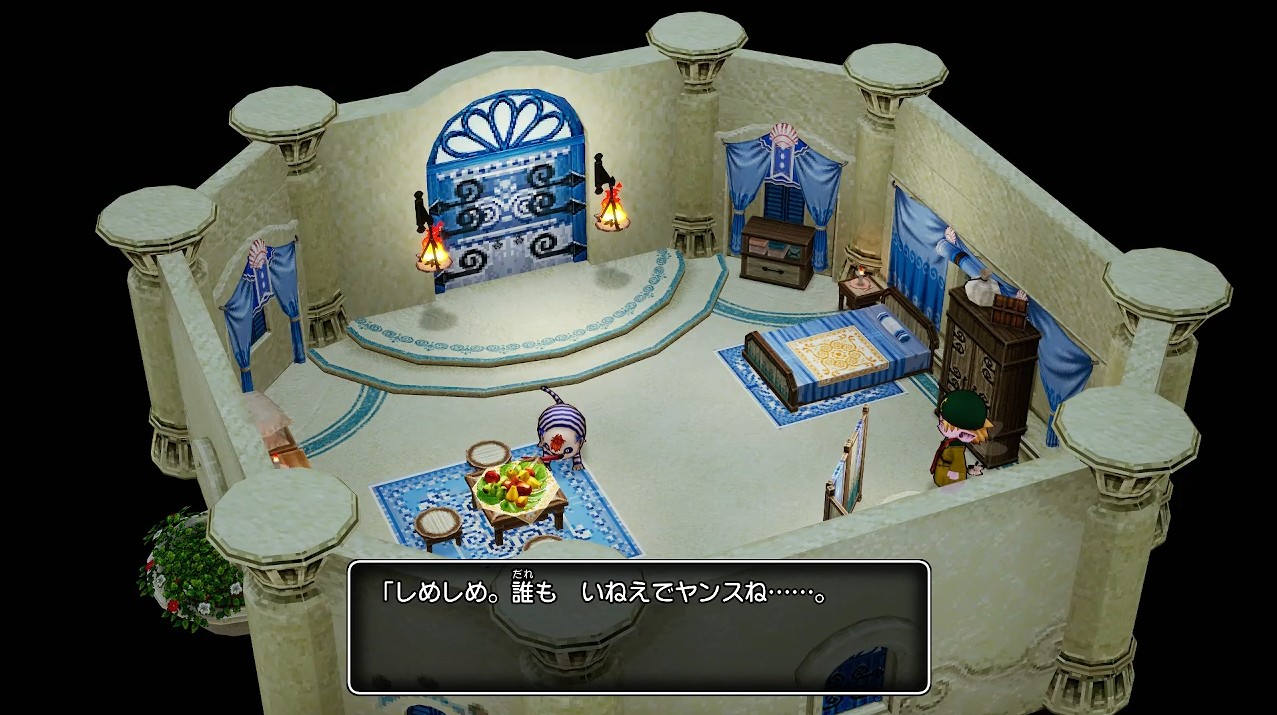
Task: Advance the dialogue message box
Action: (x=638, y=627)
